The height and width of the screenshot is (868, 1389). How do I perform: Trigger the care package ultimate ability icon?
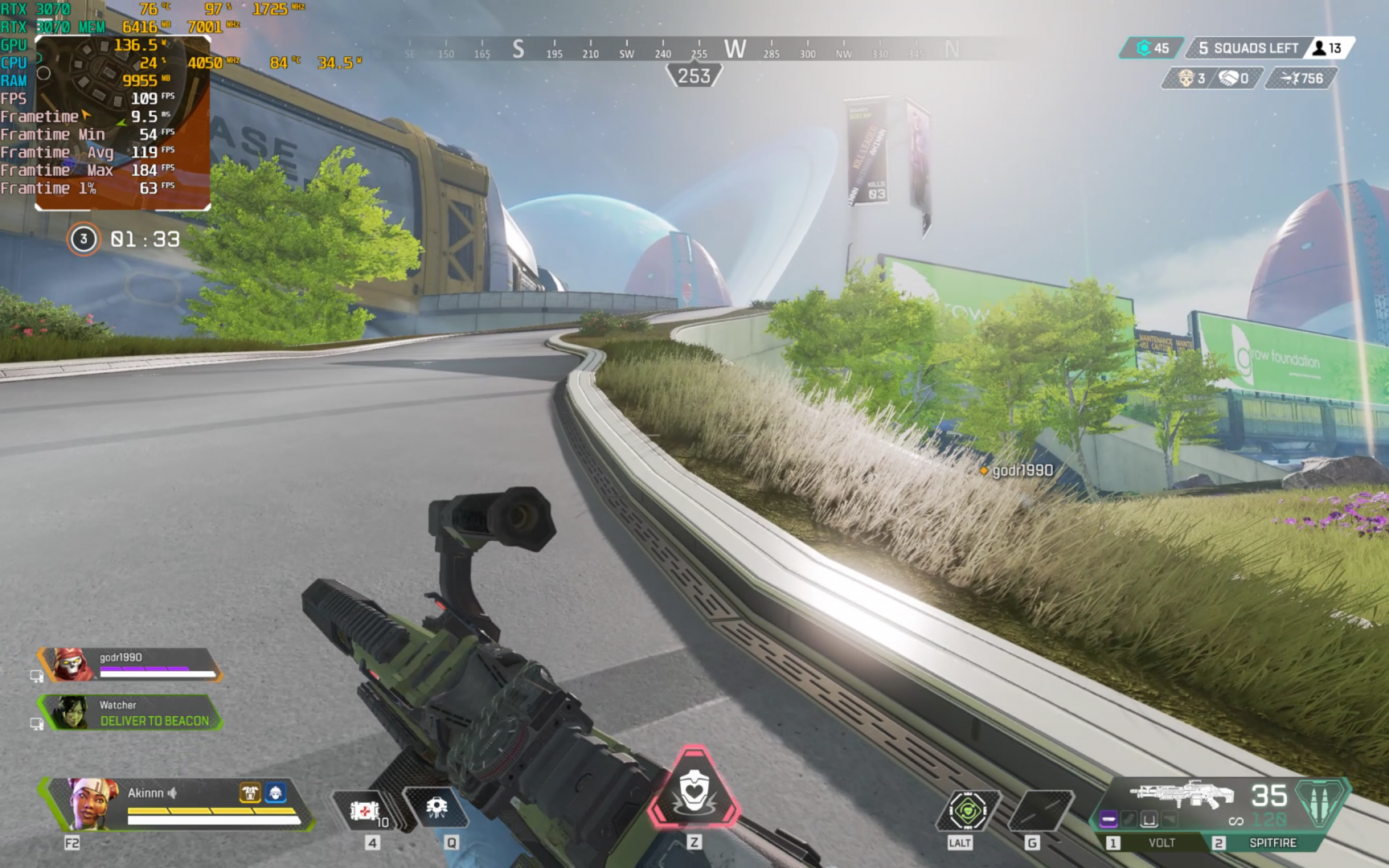[x=694, y=791]
